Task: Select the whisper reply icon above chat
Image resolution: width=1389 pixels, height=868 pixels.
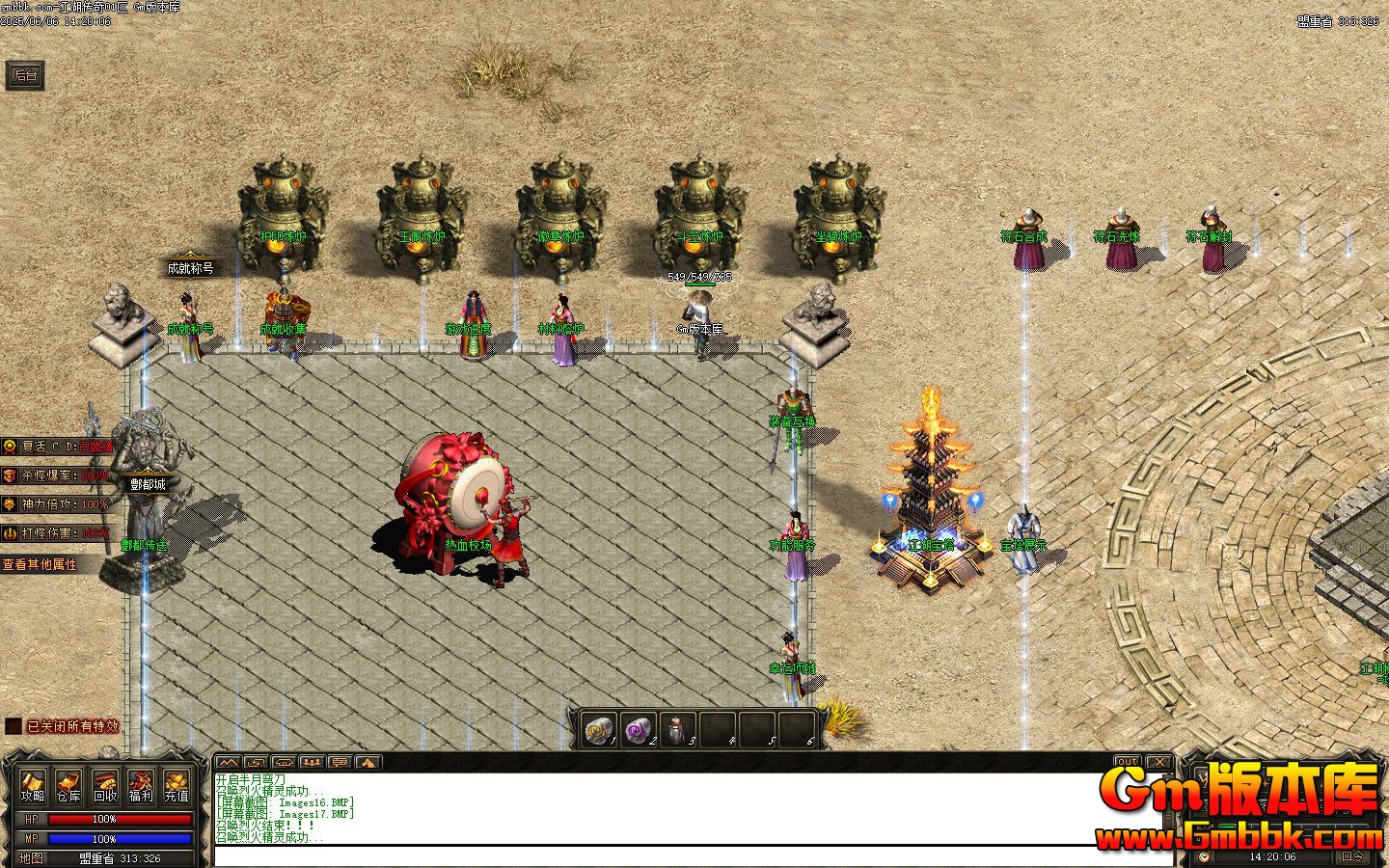Action: point(255,762)
